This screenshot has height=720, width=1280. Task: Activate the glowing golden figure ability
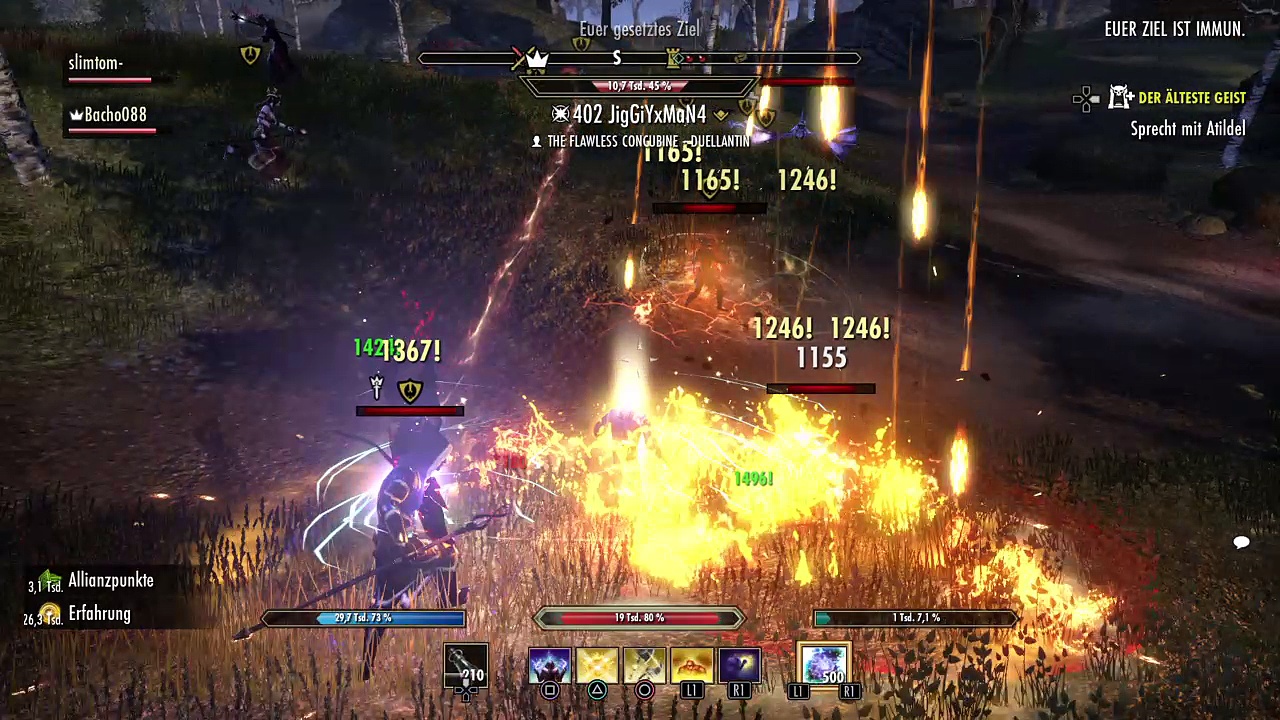coord(692,666)
